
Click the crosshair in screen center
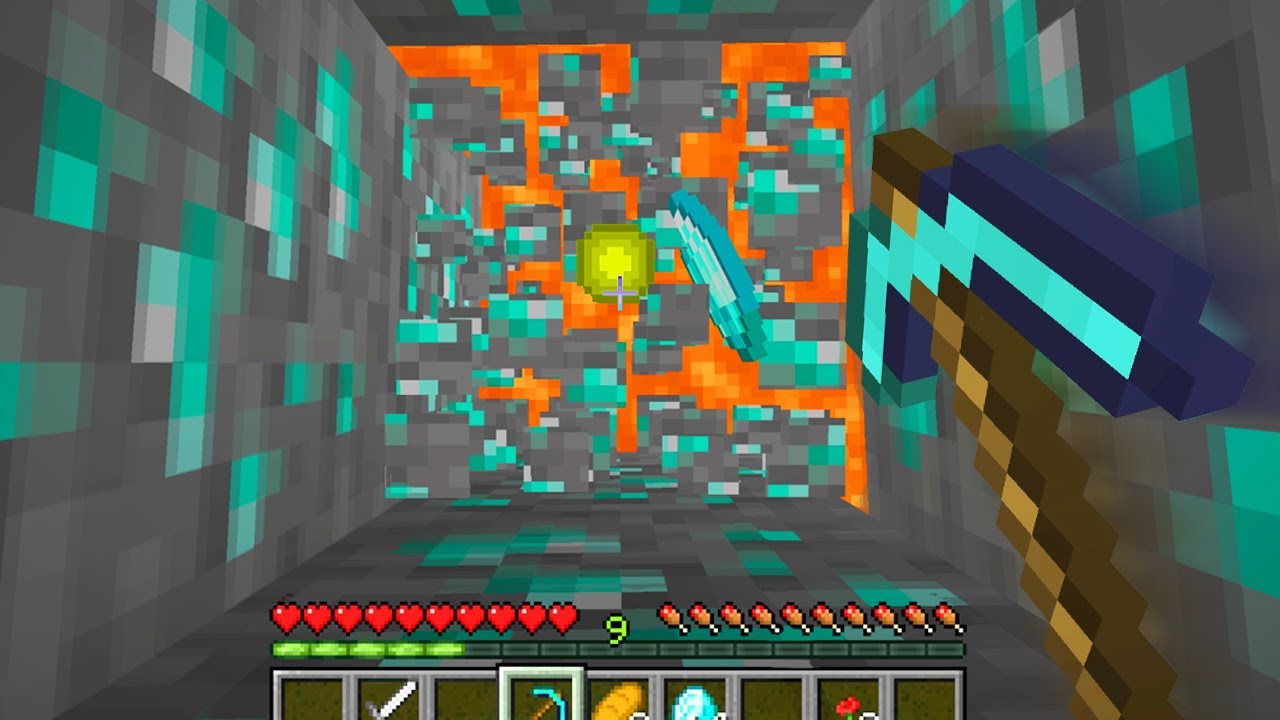(622, 293)
